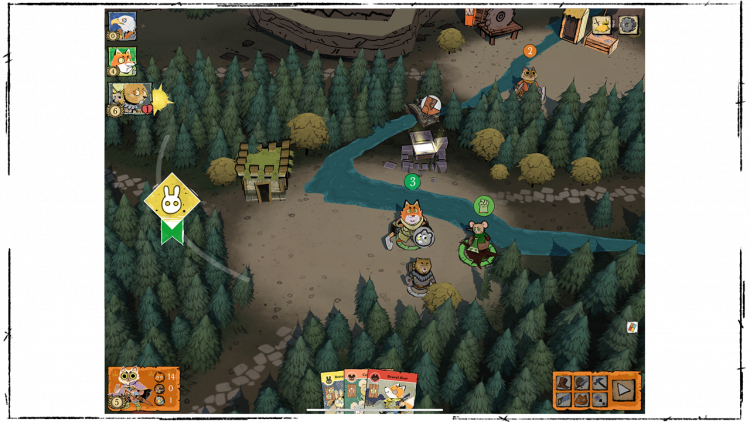Select the fox player portrait
750x422 pixels.
[122, 61]
